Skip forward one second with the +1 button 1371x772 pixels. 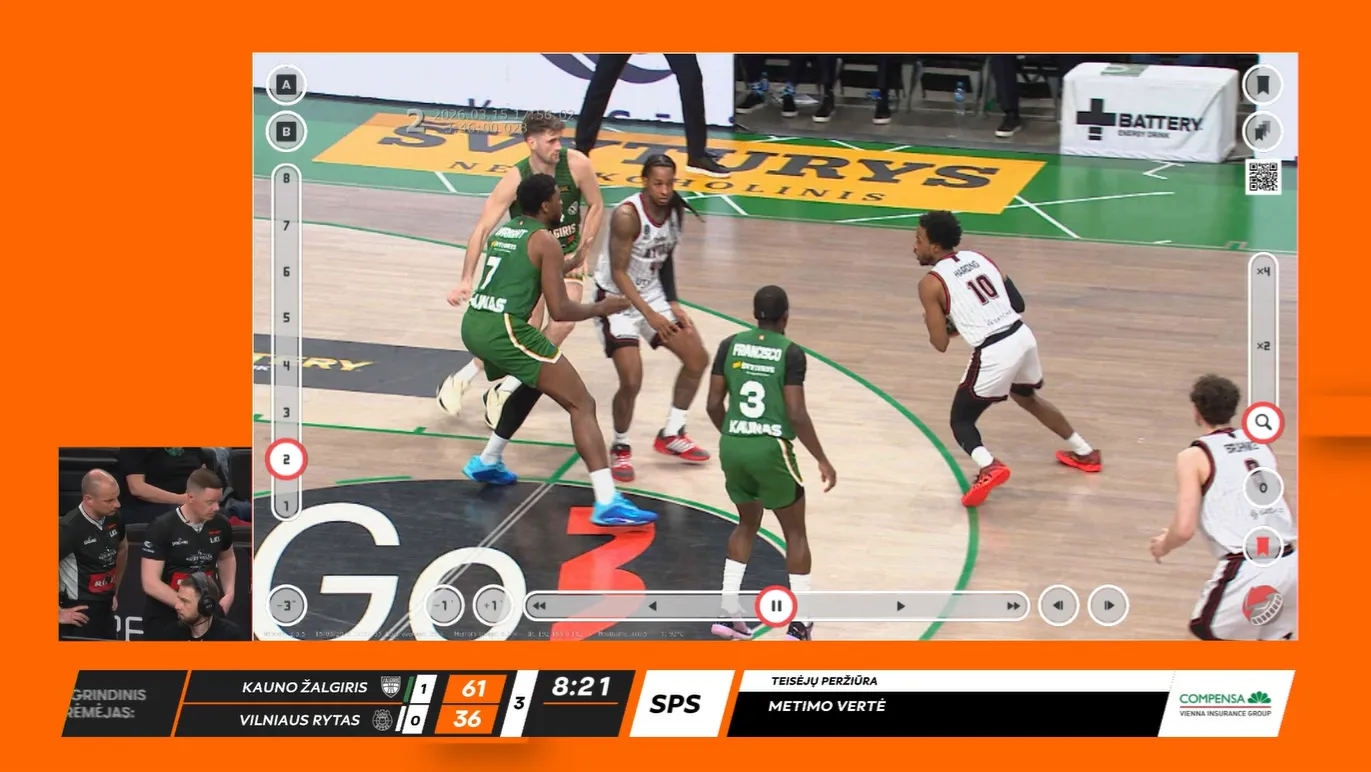[x=492, y=606]
